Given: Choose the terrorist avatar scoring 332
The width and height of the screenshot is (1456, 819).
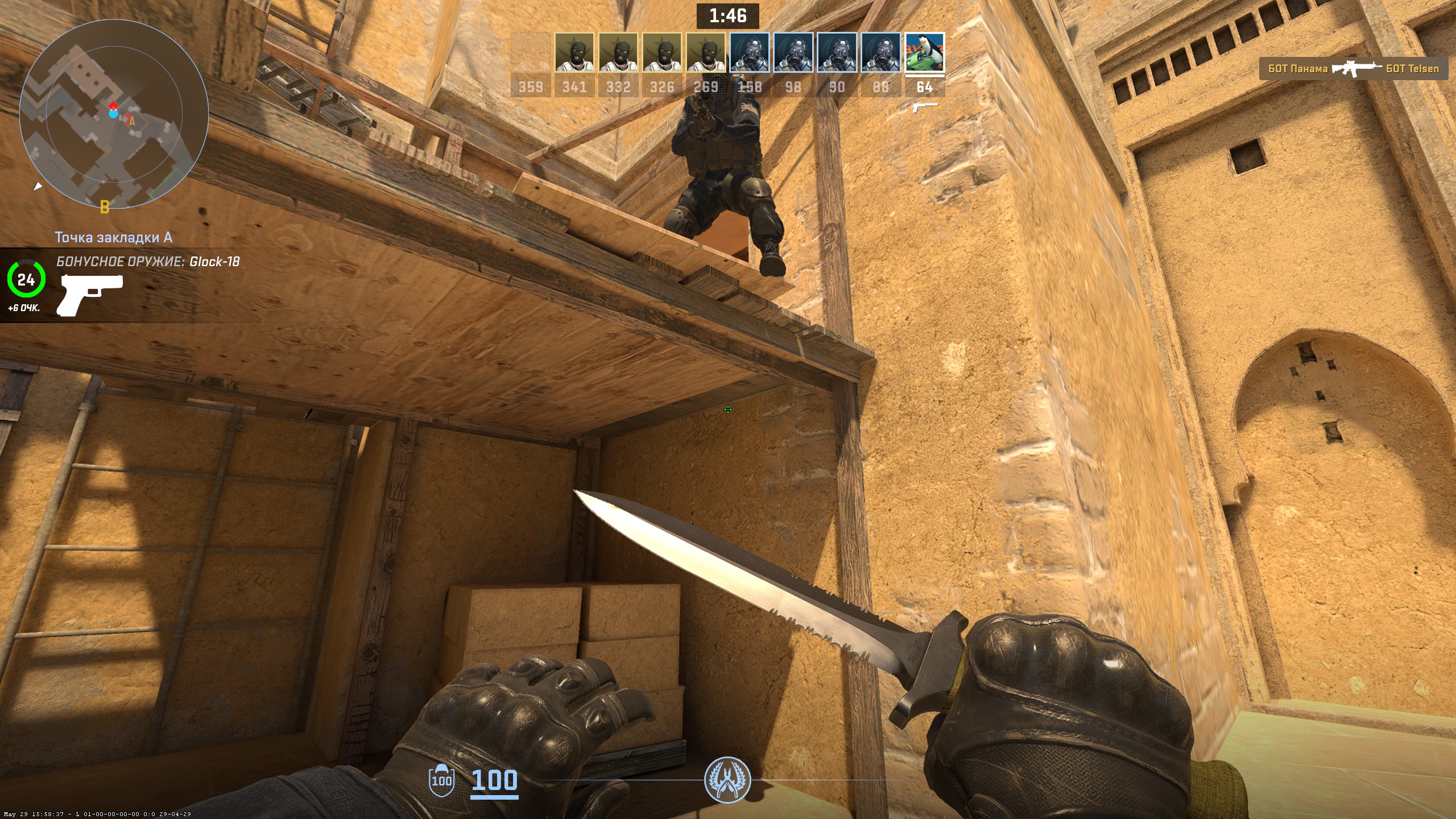Looking at the screenshot, I should (x=618, y=52).
